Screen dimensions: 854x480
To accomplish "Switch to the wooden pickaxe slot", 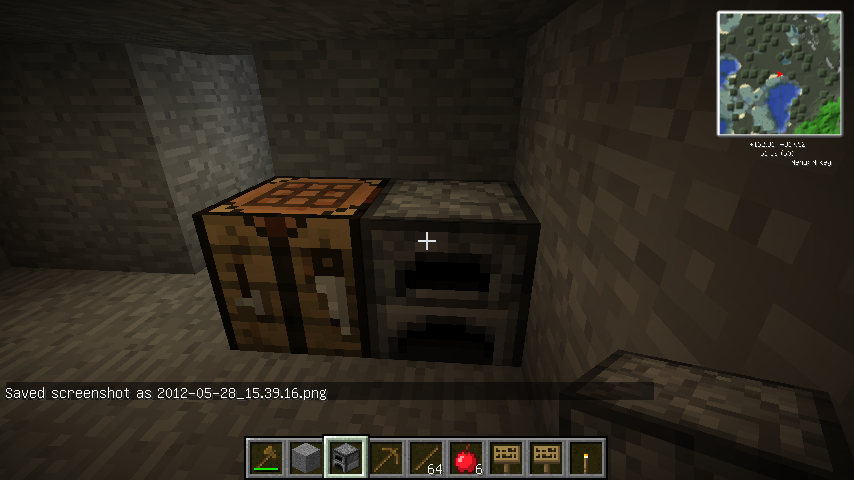I will [x=387, y=458].
